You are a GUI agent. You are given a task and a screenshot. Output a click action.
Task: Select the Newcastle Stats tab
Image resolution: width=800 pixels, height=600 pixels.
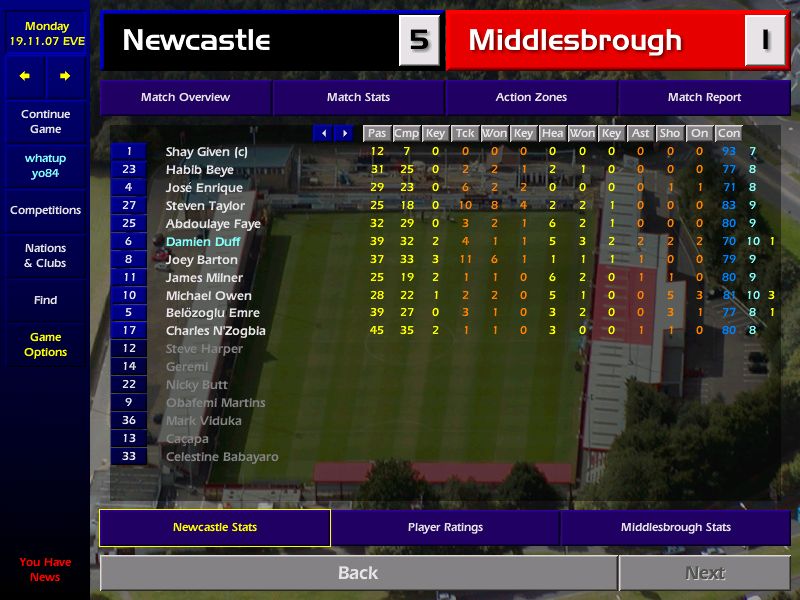215,527
